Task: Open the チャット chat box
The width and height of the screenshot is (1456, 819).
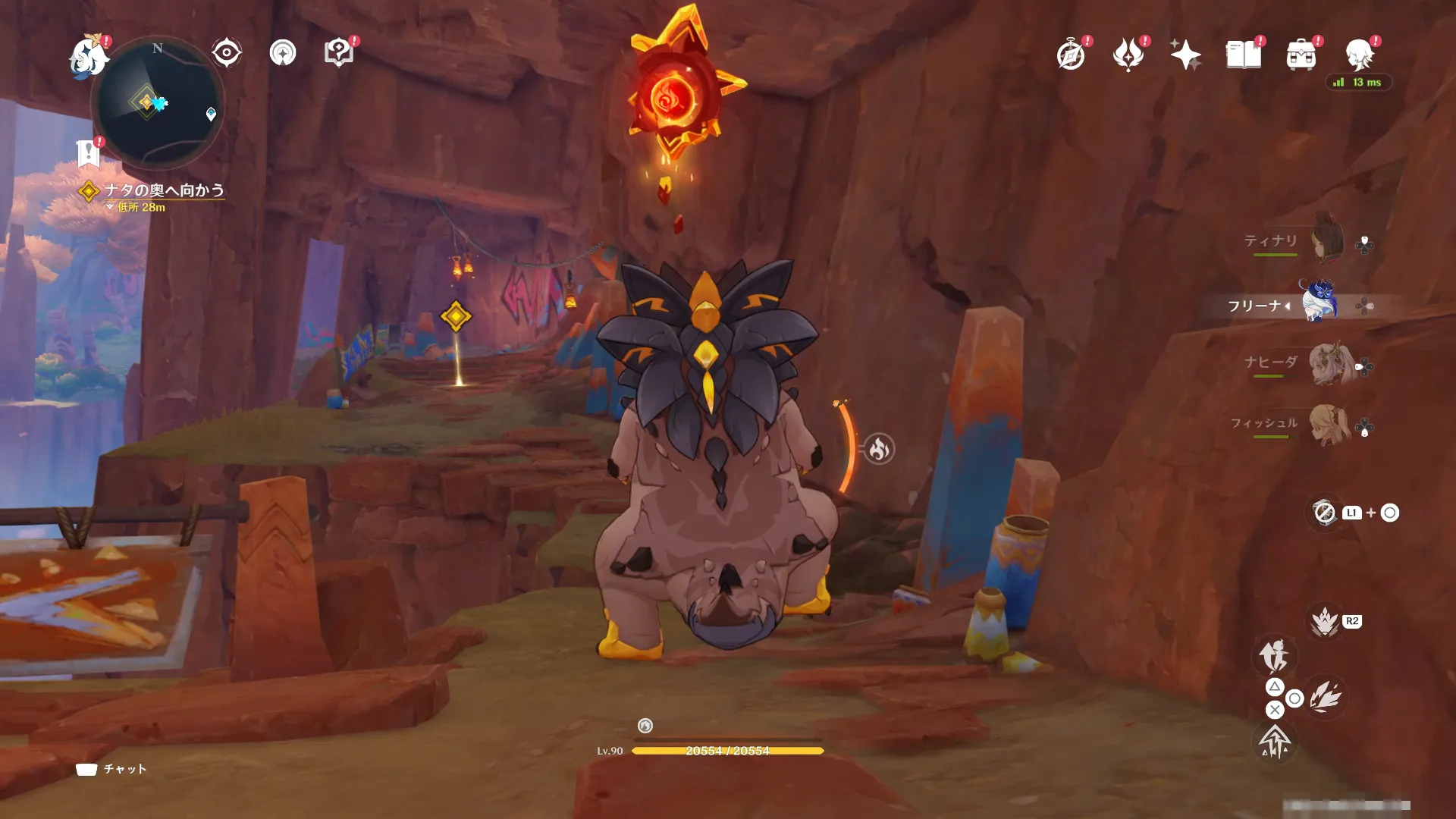Action: point(111,769)
